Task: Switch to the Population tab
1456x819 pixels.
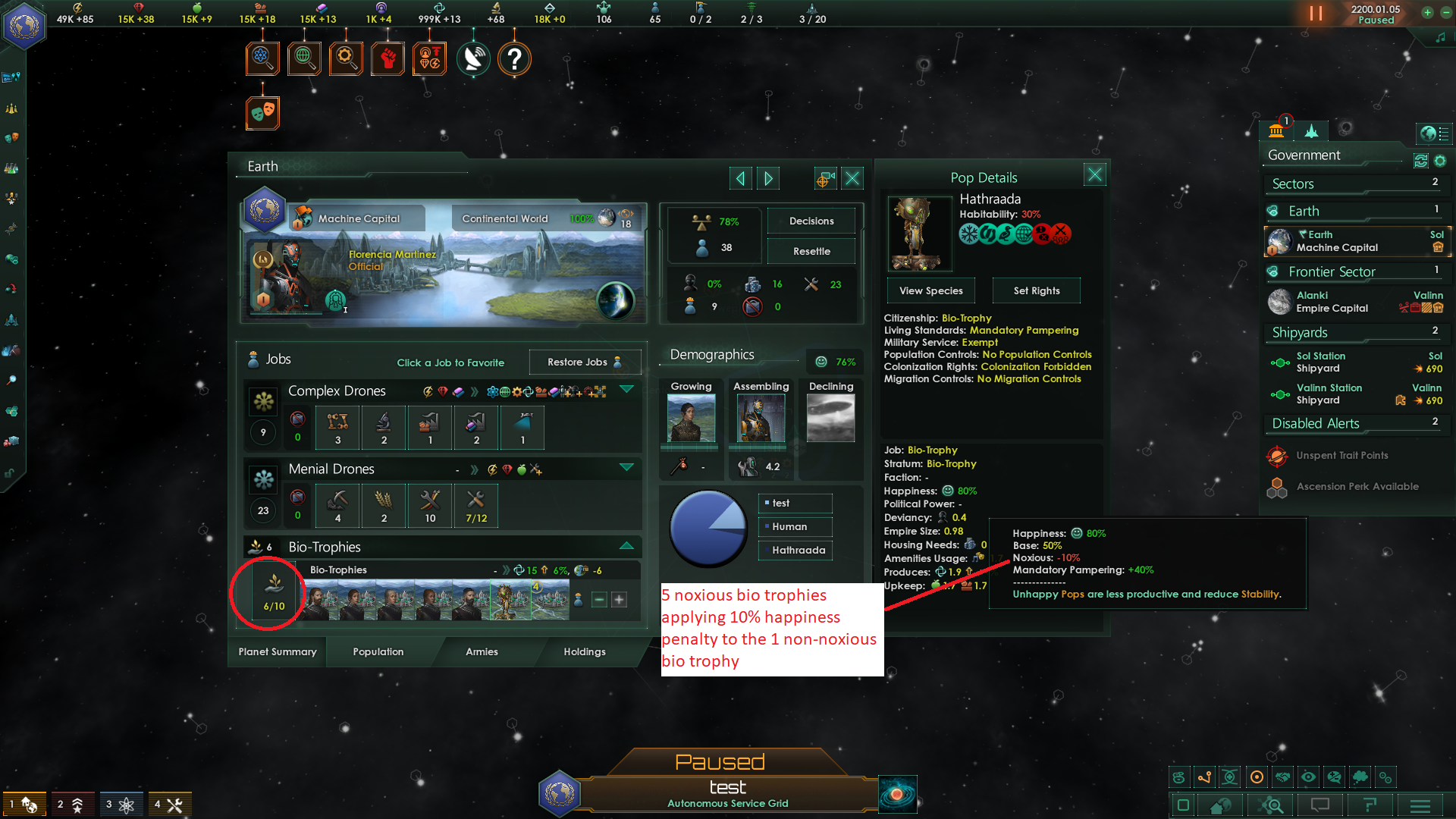Action: 377,652
